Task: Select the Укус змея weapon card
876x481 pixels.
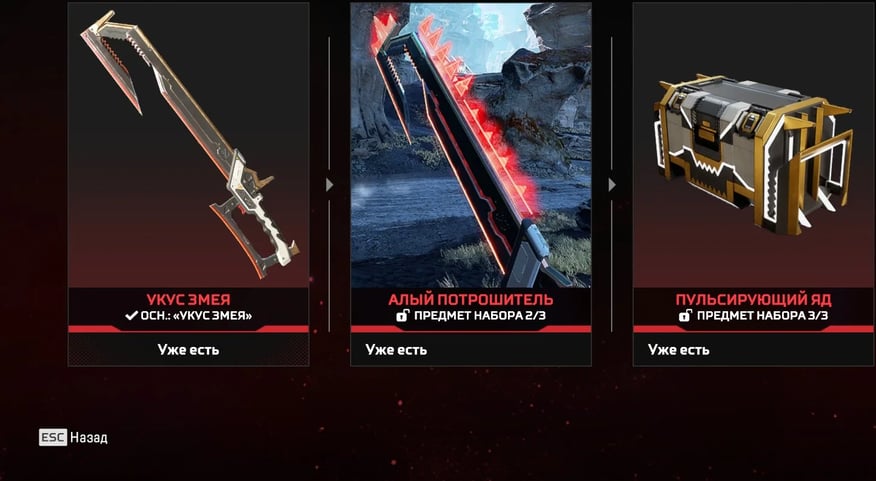Action: [188, 160]
